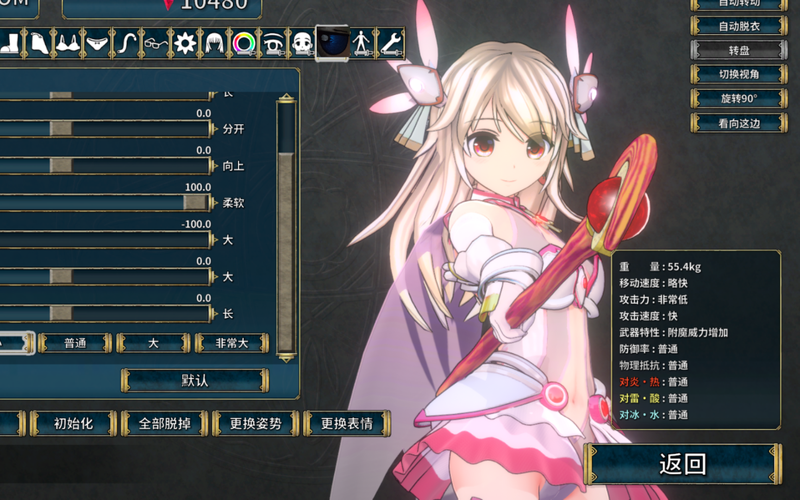Toggle 自动脱衣 option
This screenshot has width=800, height=500.
click(x=739, y=27)
